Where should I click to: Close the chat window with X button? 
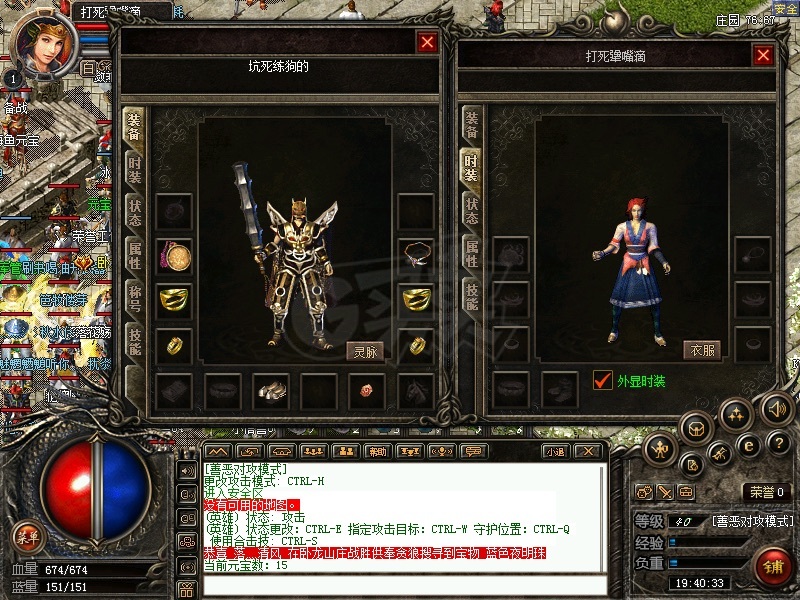click(x=587, y=451)
